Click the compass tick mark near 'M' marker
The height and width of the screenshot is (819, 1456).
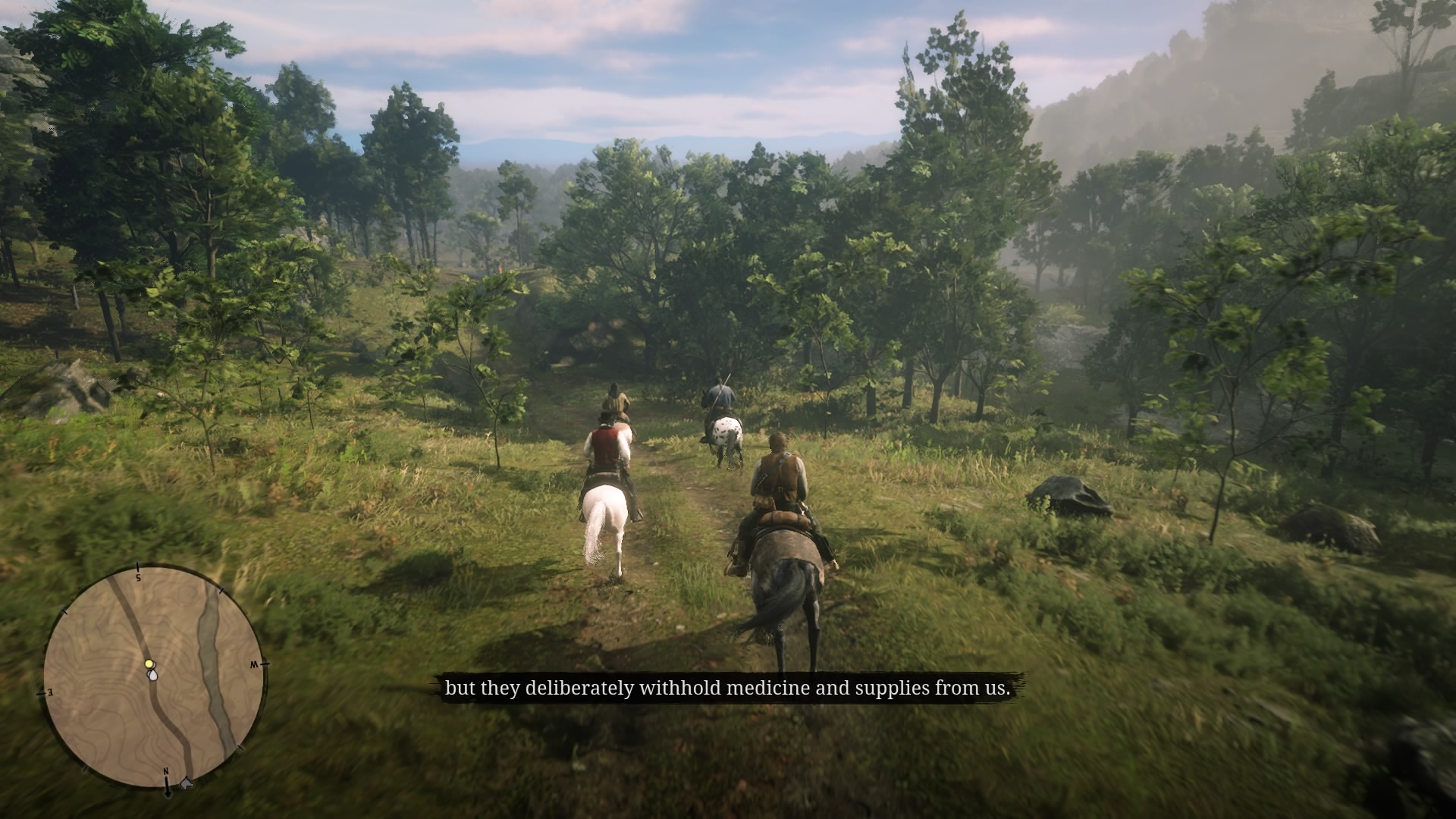point(265,663)
